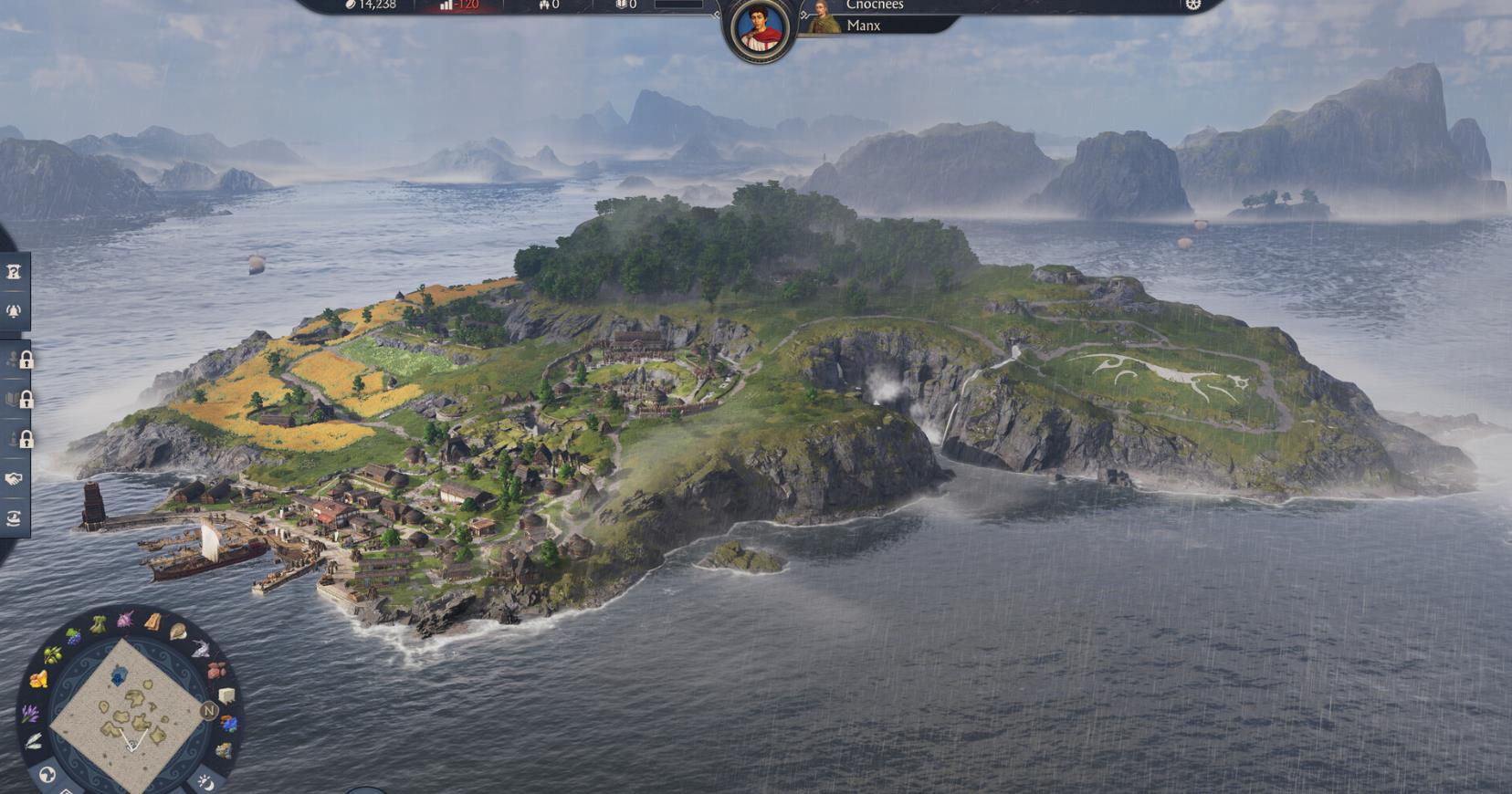Image resolution: width=1512 pixels, height=794 pixels.
Task: Open the diplomacy handshake menu
Action: (x=14, y=478)
